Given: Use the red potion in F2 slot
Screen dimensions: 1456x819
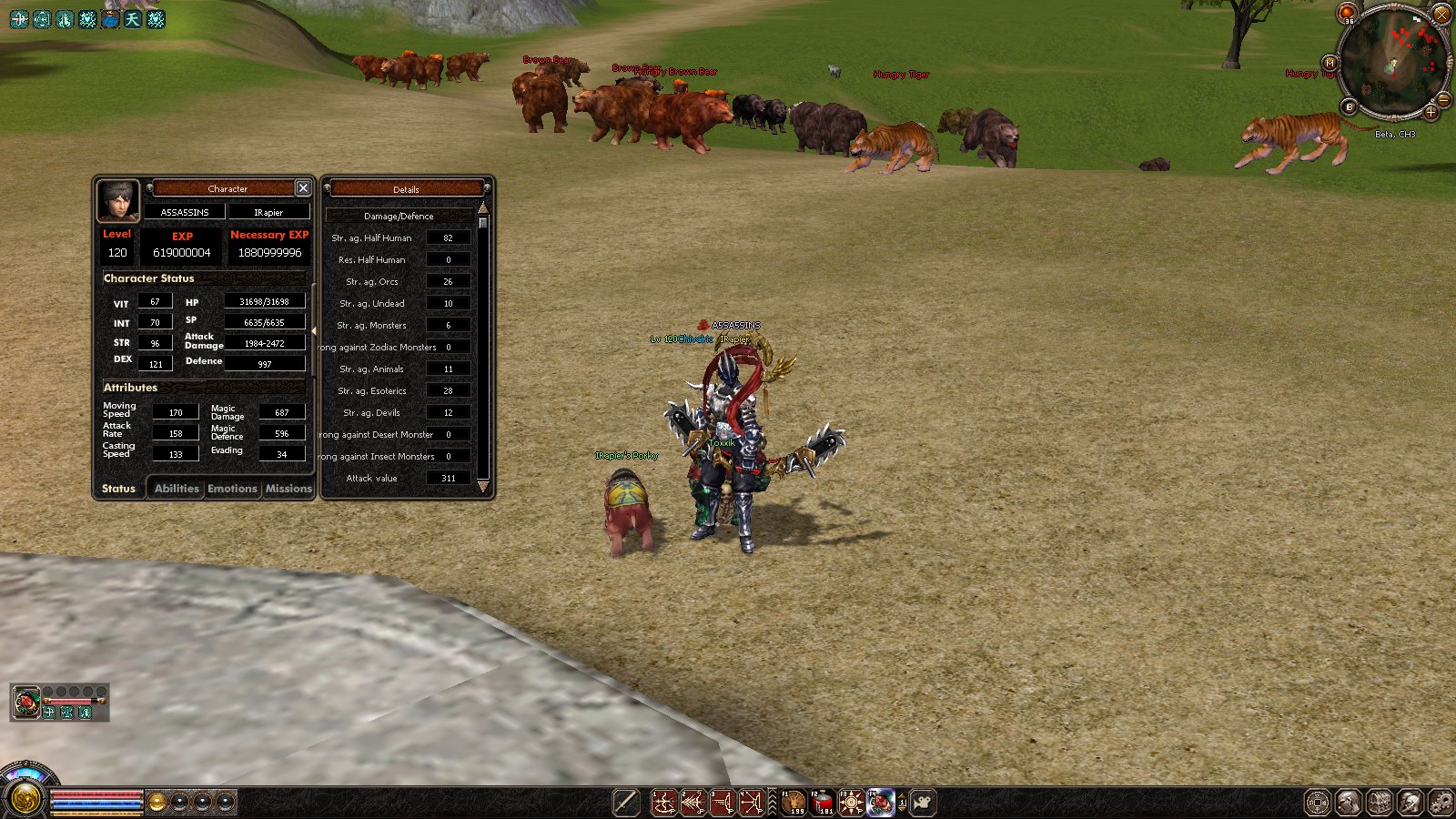Looking at the screenshot, I should 823,803.
